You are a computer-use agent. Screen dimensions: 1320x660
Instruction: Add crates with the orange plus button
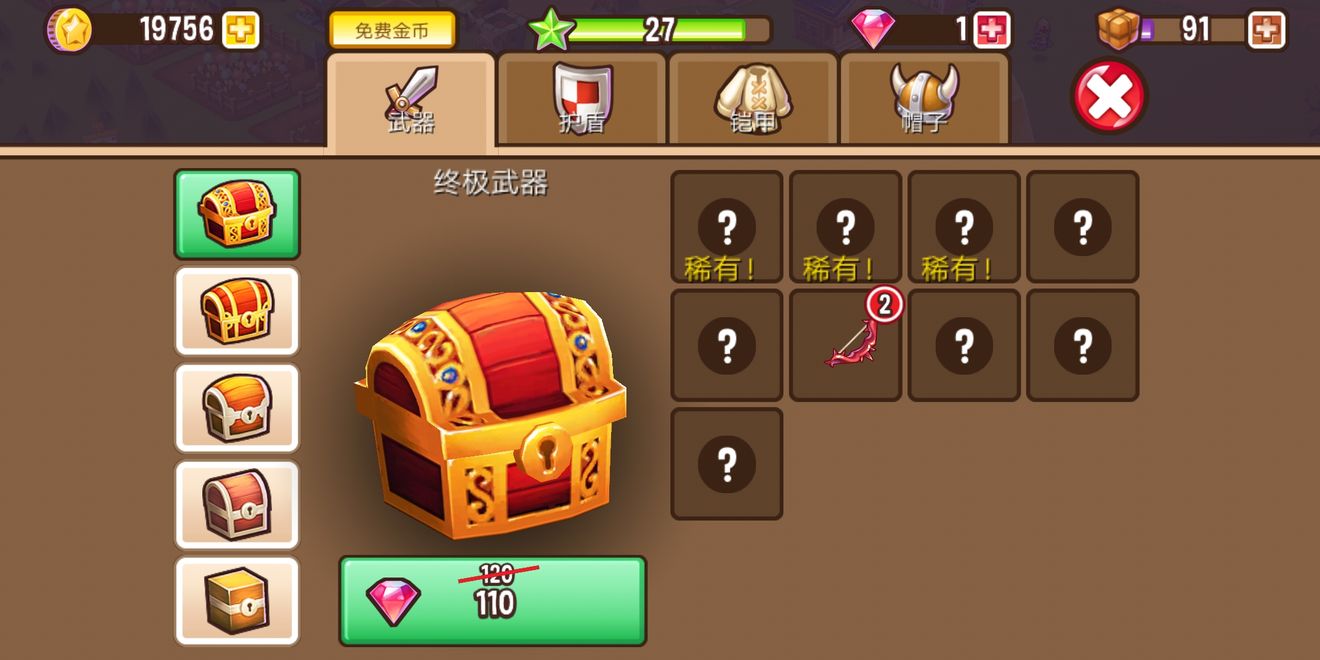click(x=1266, y=30)
